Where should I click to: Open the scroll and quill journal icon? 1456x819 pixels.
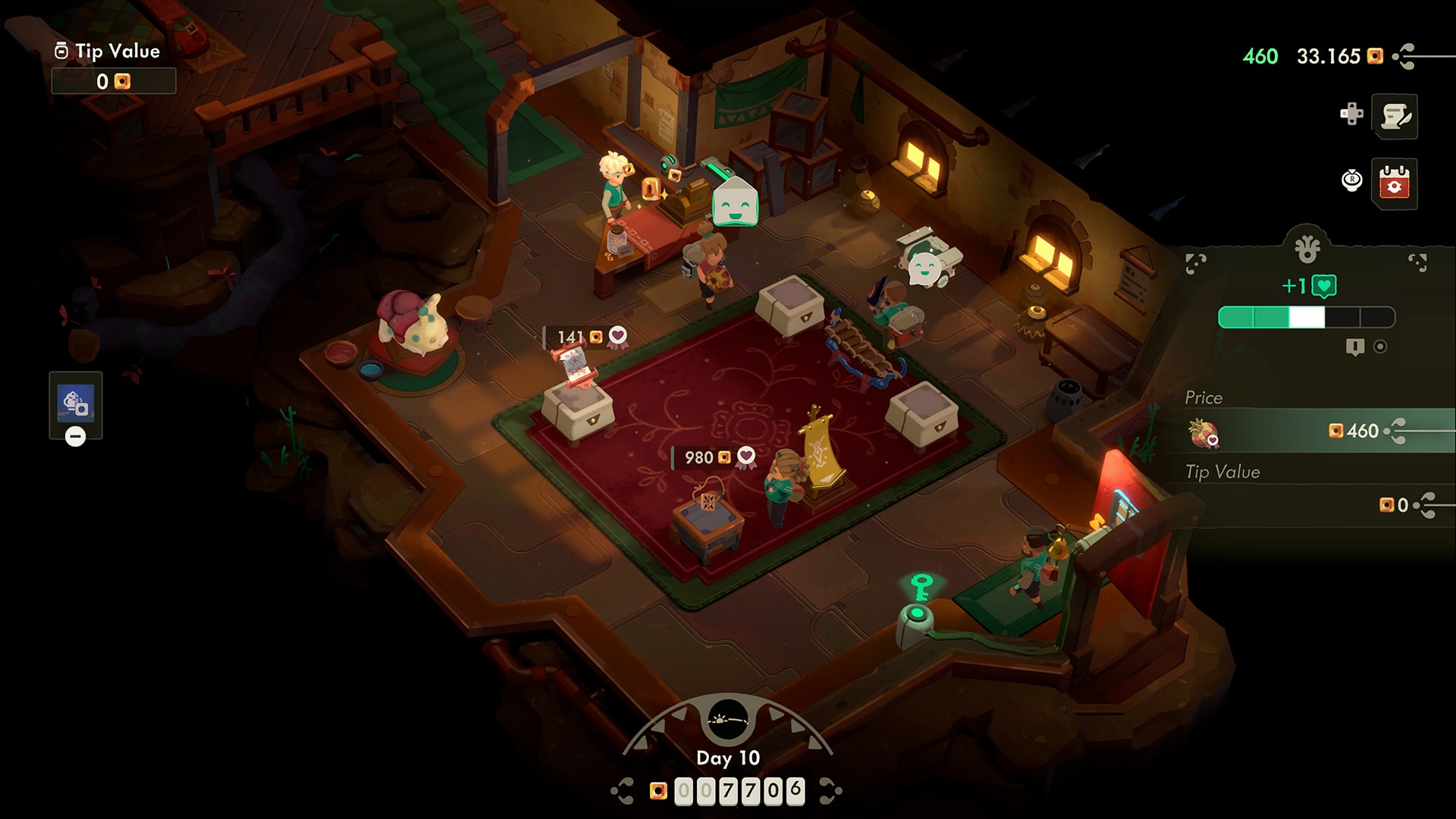coord(1395,116)
